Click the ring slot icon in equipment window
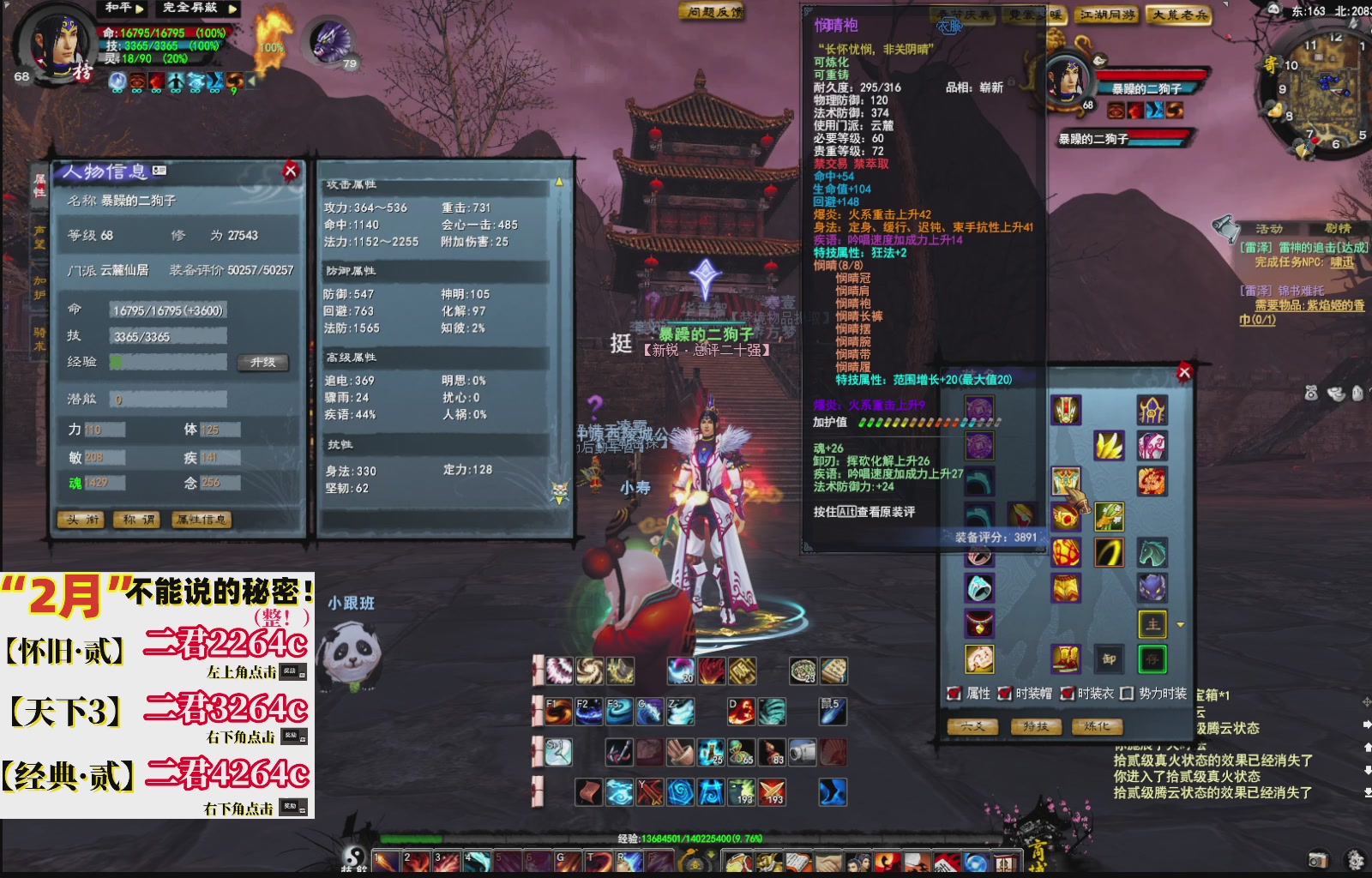Image resolution: width=1372 pixels, height=878 pixels. pos(978,588)
